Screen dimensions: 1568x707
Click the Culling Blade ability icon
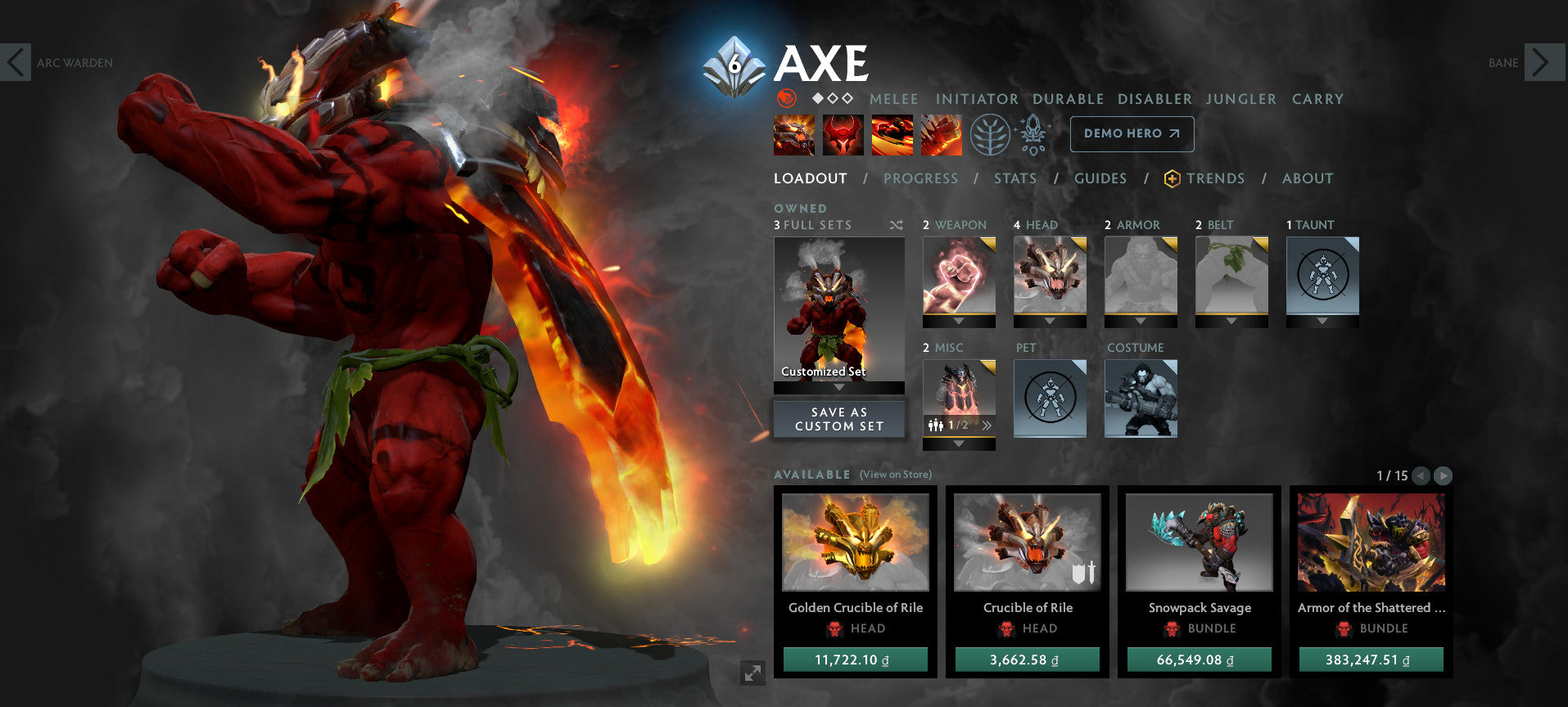[942, 135]
